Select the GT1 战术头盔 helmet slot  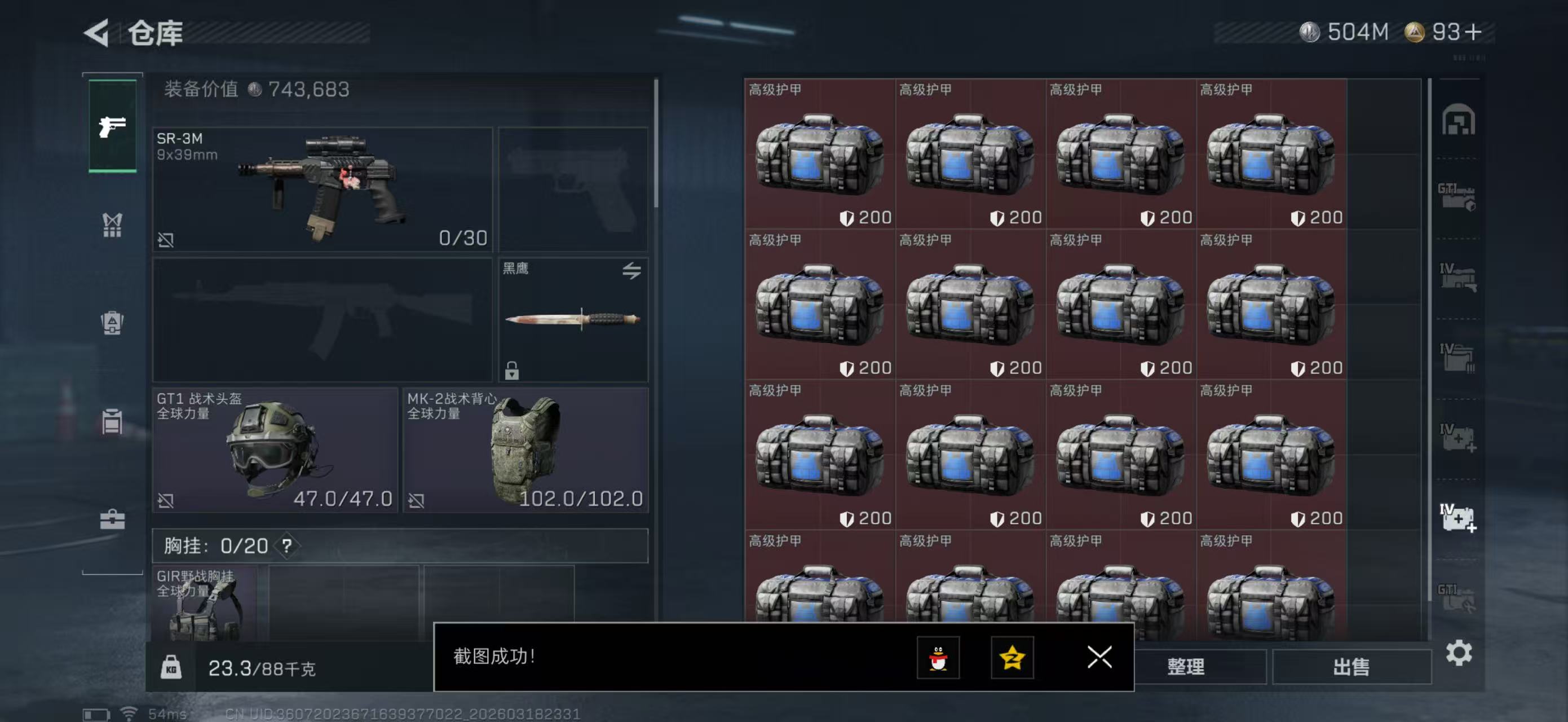[x=275, y=450]
